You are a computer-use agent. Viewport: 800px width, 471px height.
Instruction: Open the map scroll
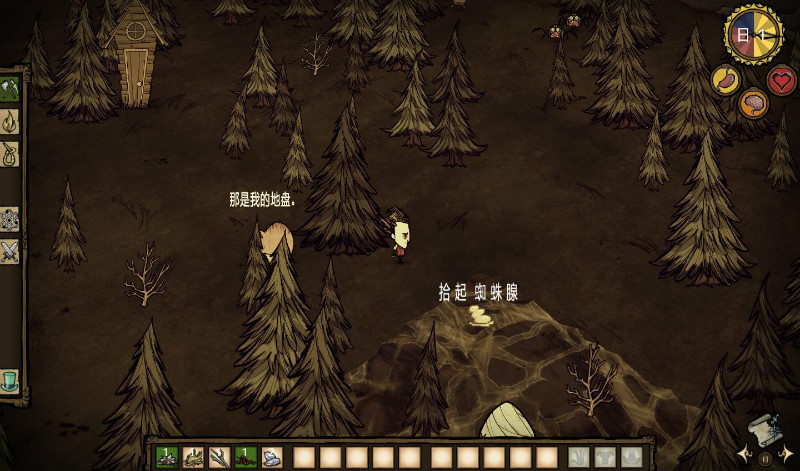(762, 427)
